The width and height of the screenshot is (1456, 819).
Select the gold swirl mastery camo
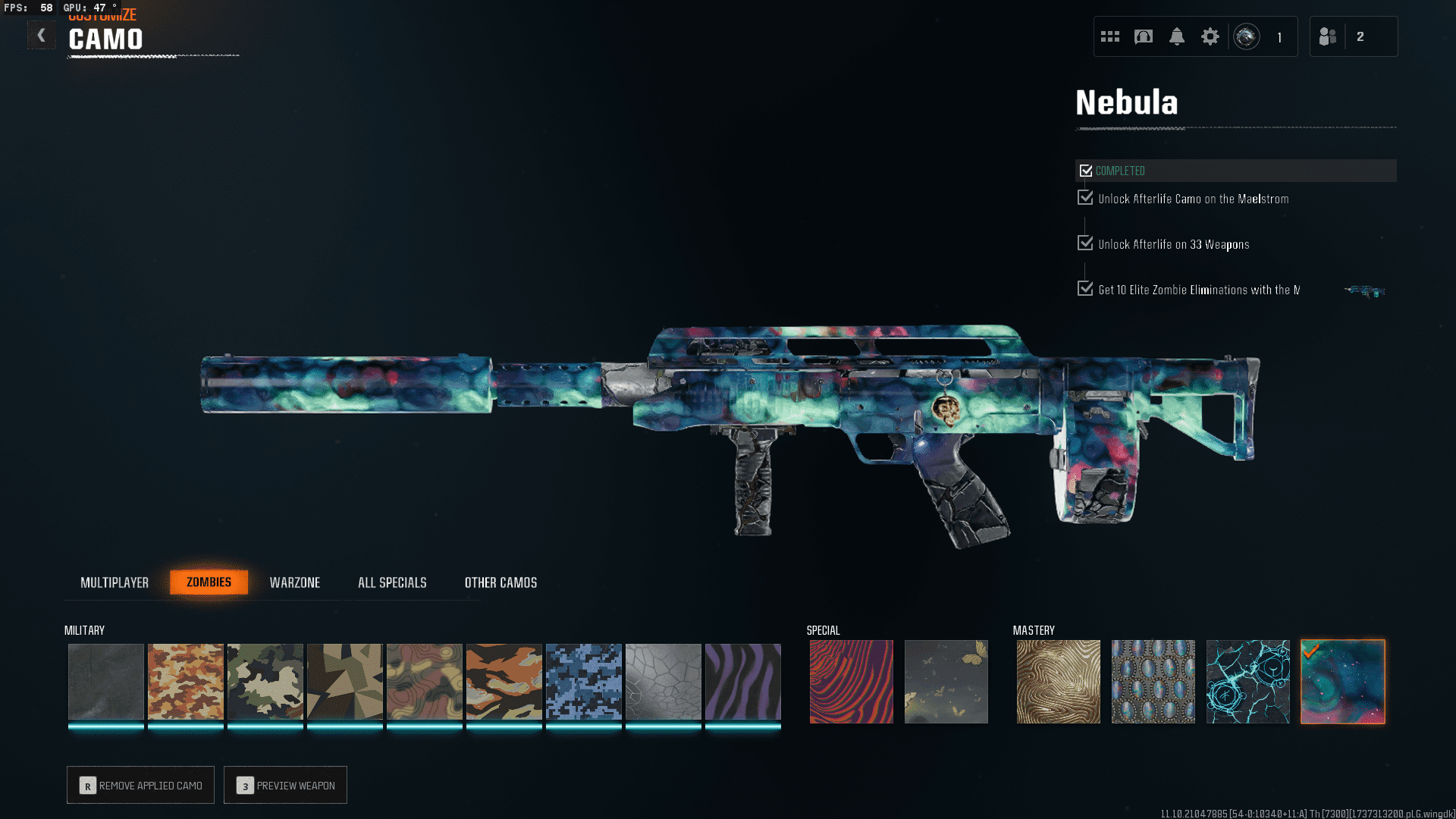(1058, 682)
